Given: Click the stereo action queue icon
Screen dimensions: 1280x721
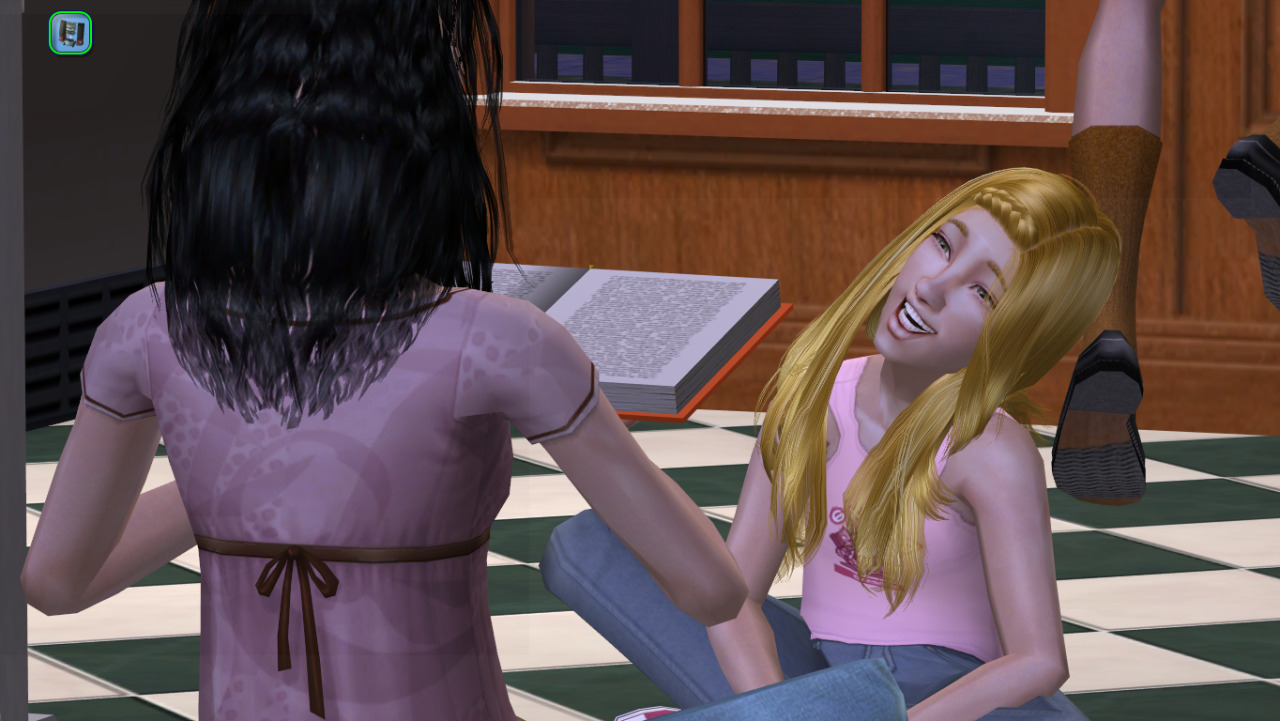Looking at the screenshot, I should click(x=70, y=33).
